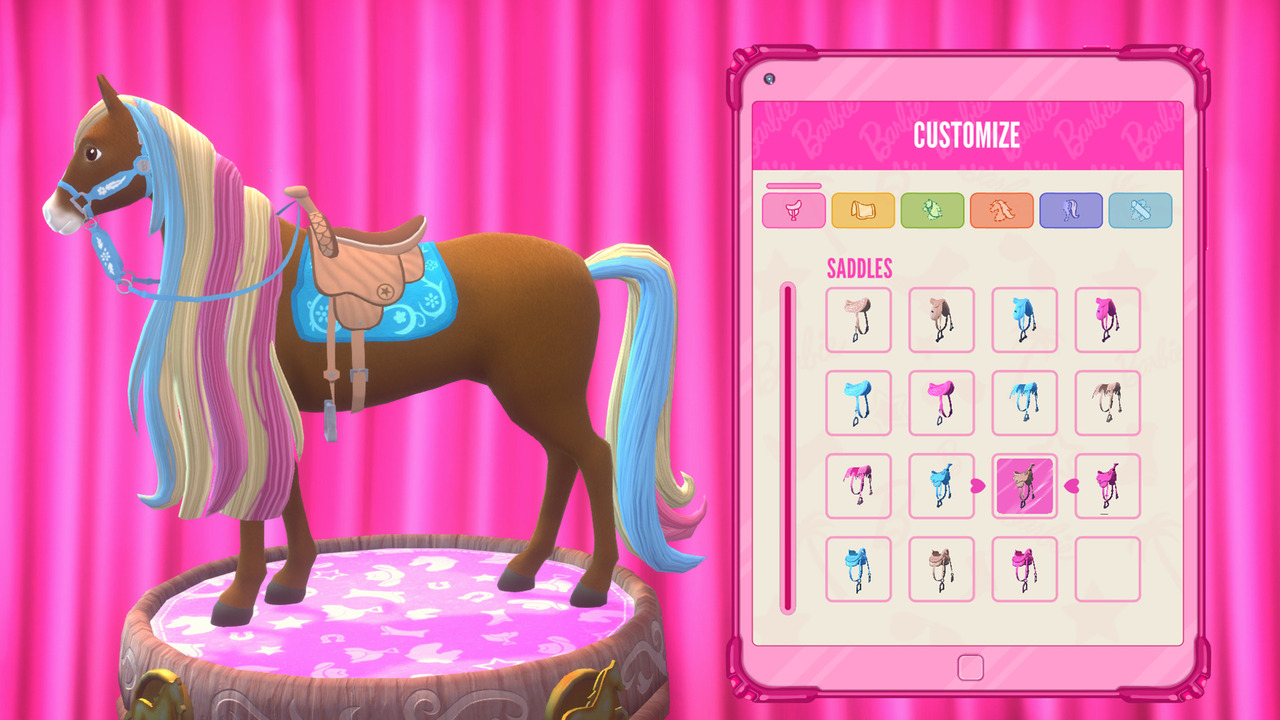The height and width of the screenshot is (720, 1280).
Task: Click the CUSTOMIZE header banner
Action: click(967, 136)
